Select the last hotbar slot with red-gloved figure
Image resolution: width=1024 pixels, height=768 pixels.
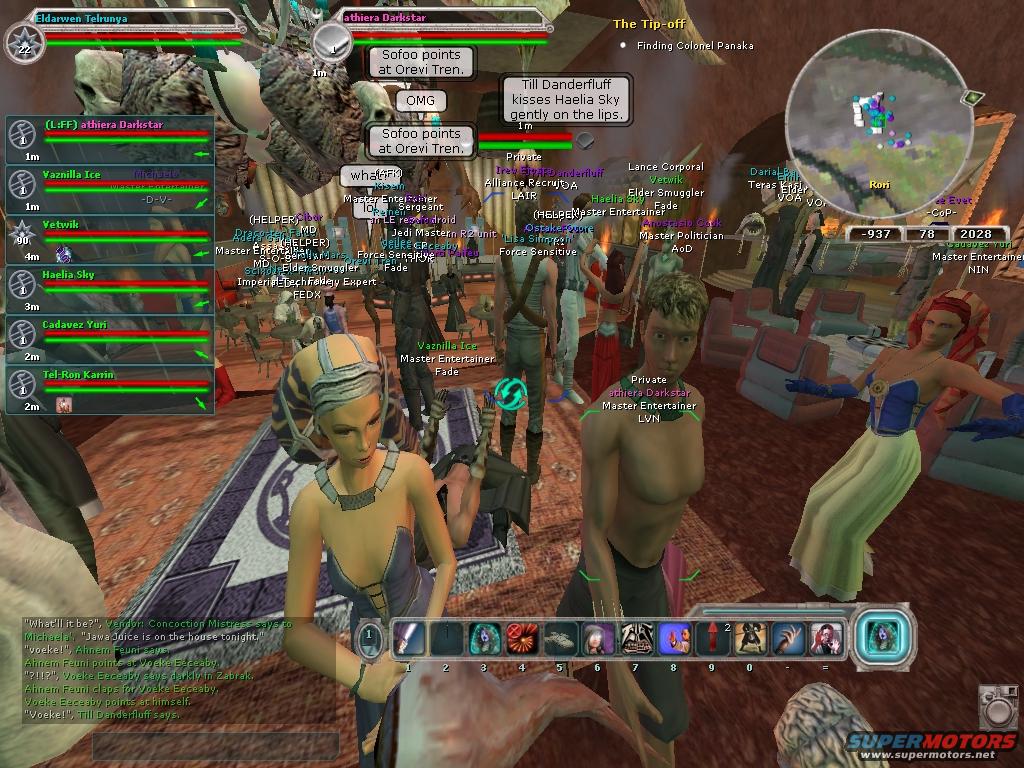pyautogui.click(x=826, y=638)
